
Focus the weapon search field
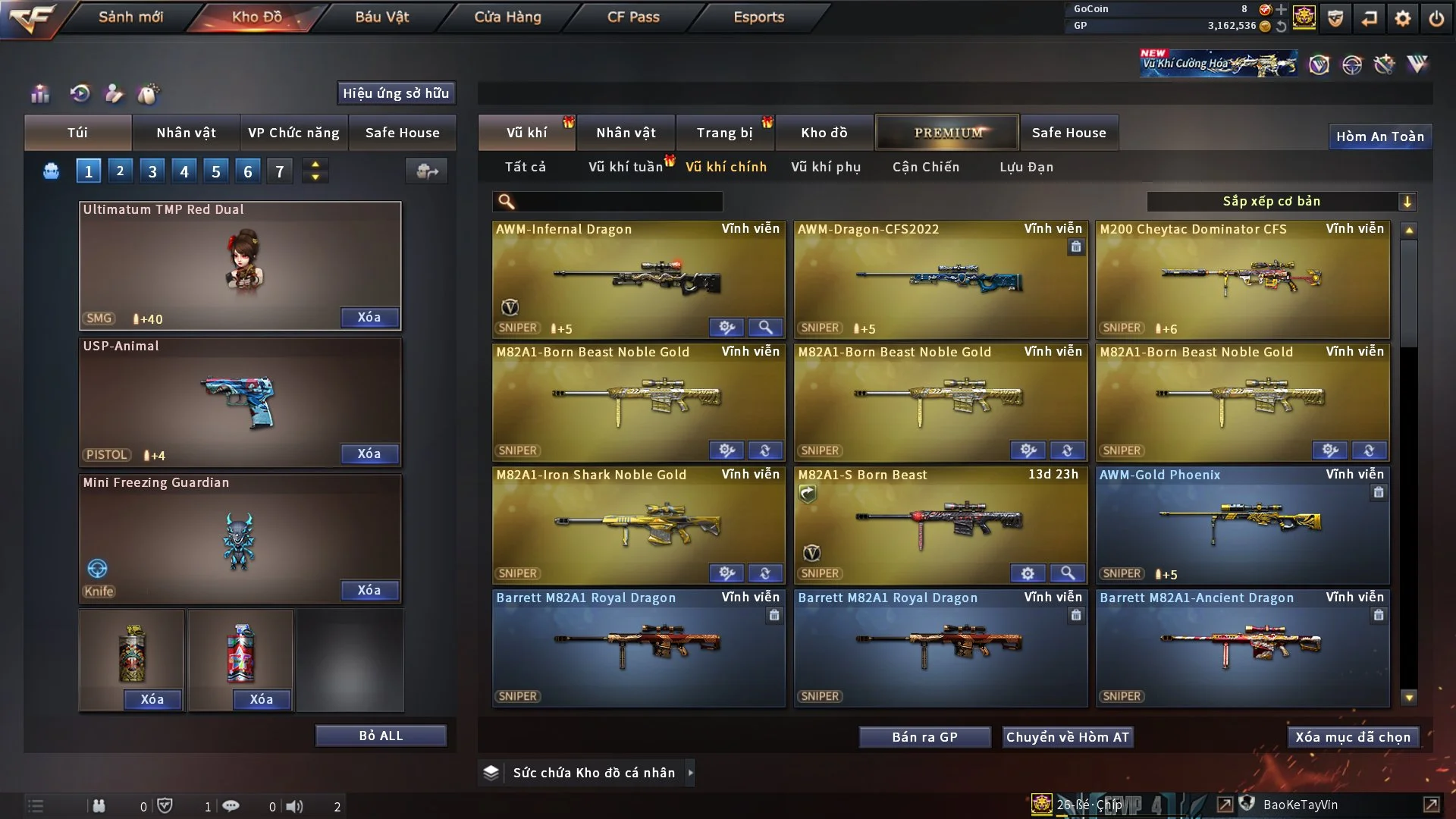pos(618,202)
